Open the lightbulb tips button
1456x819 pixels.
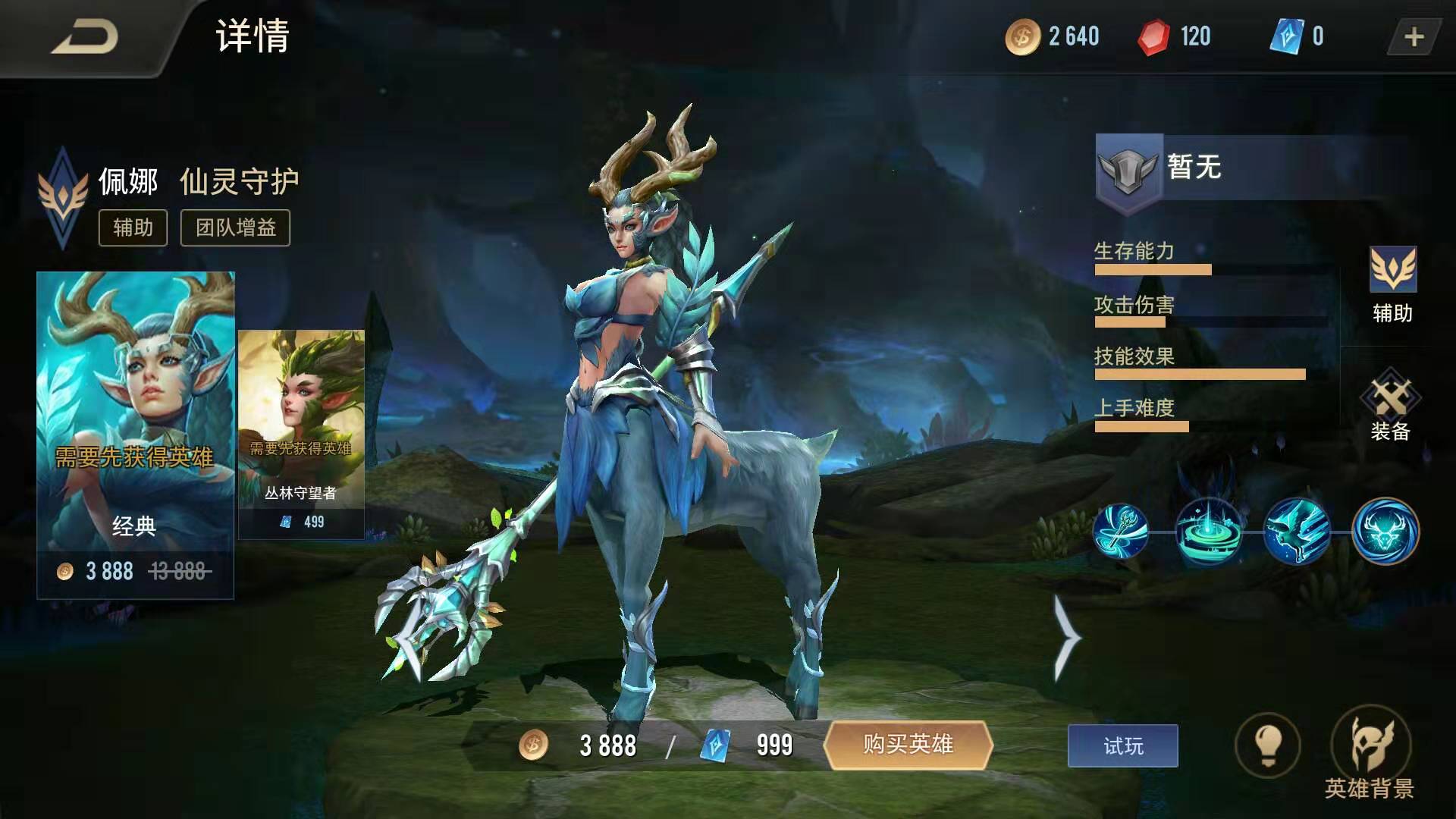[x=1267, y=745]
